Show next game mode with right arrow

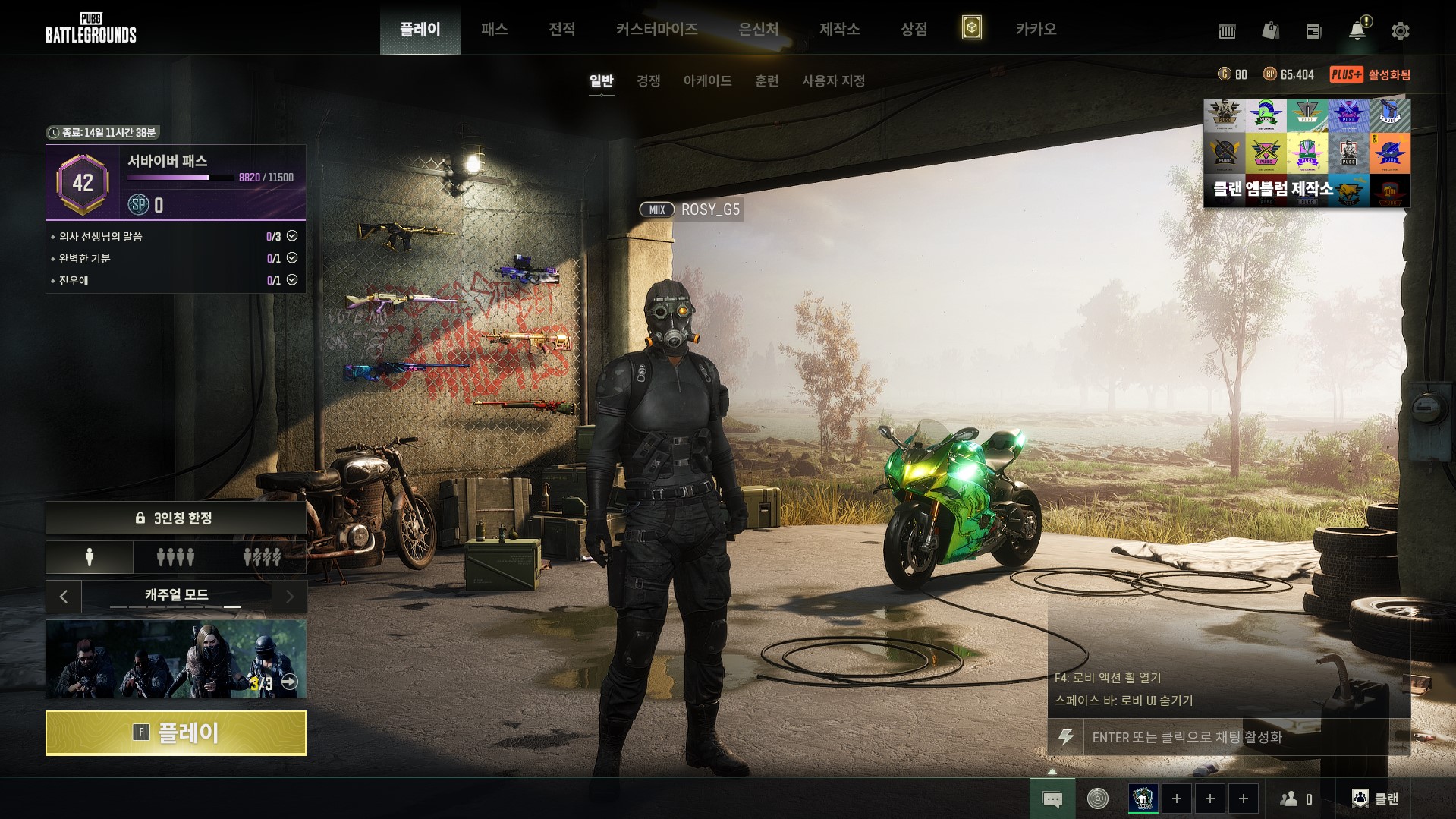click(x=289, y=597)
